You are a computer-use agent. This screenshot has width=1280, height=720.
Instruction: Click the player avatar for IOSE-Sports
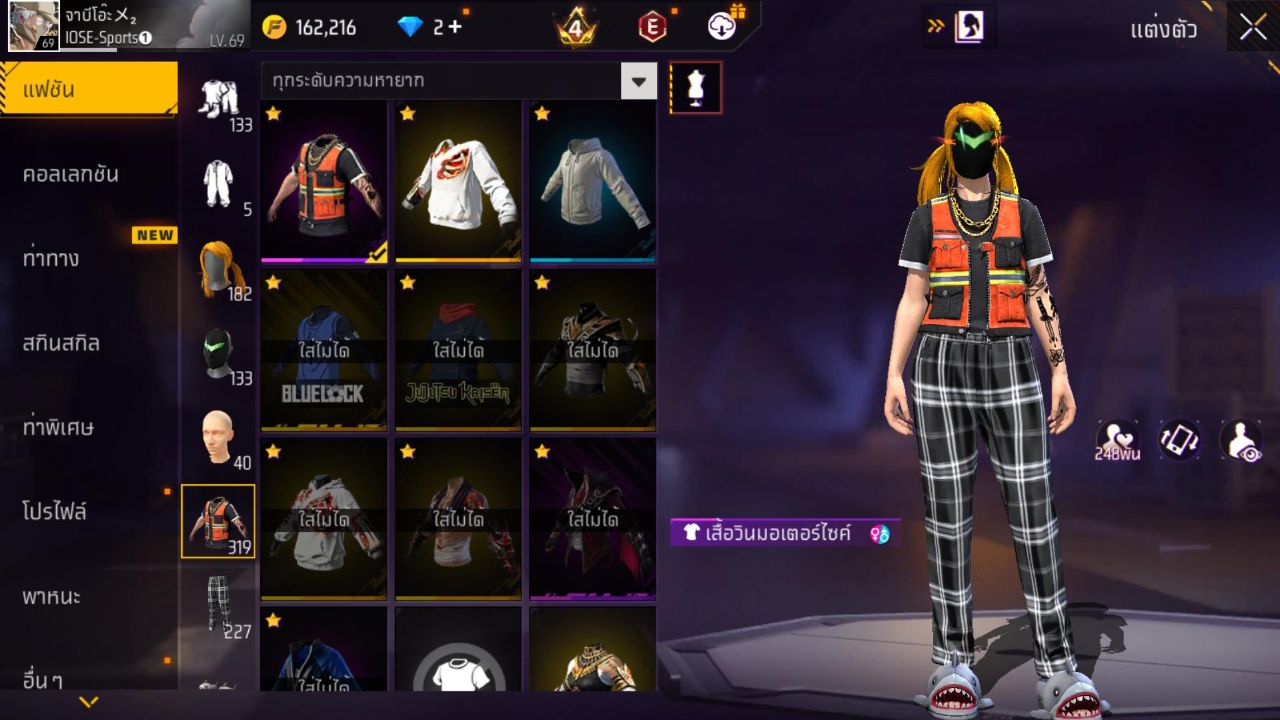[33, 25]
